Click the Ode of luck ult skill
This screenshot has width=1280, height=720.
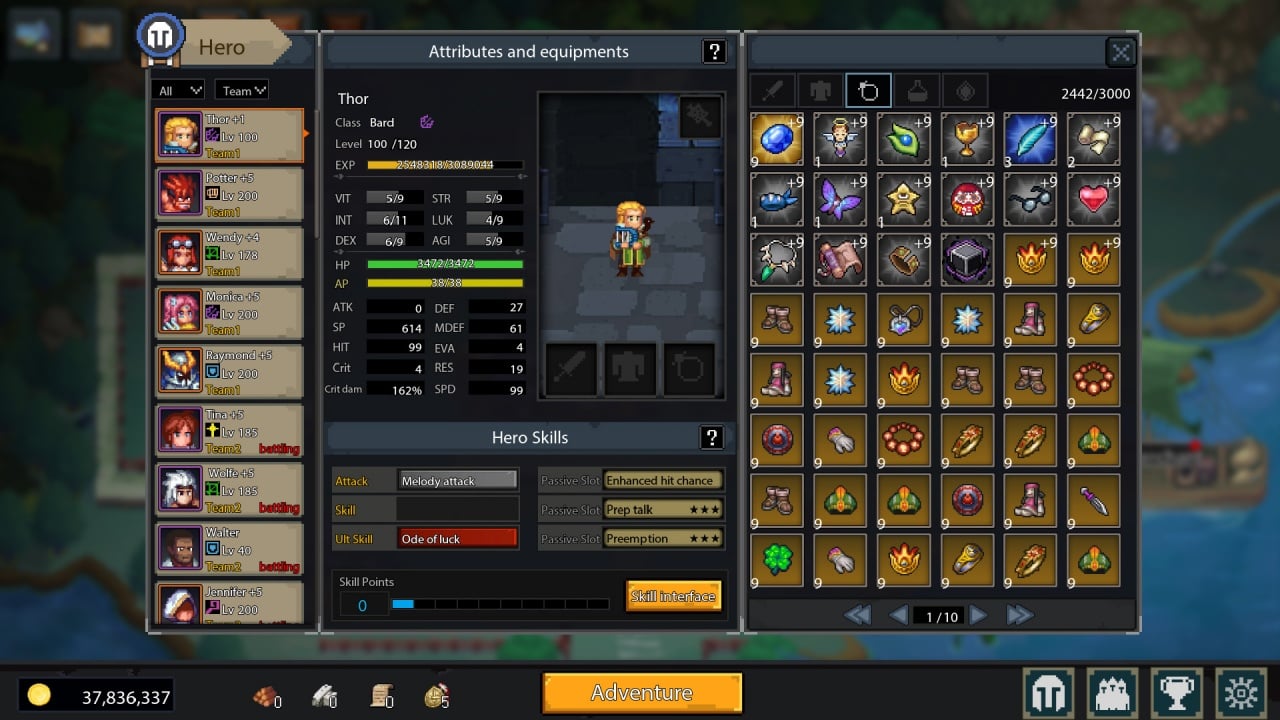457,539
